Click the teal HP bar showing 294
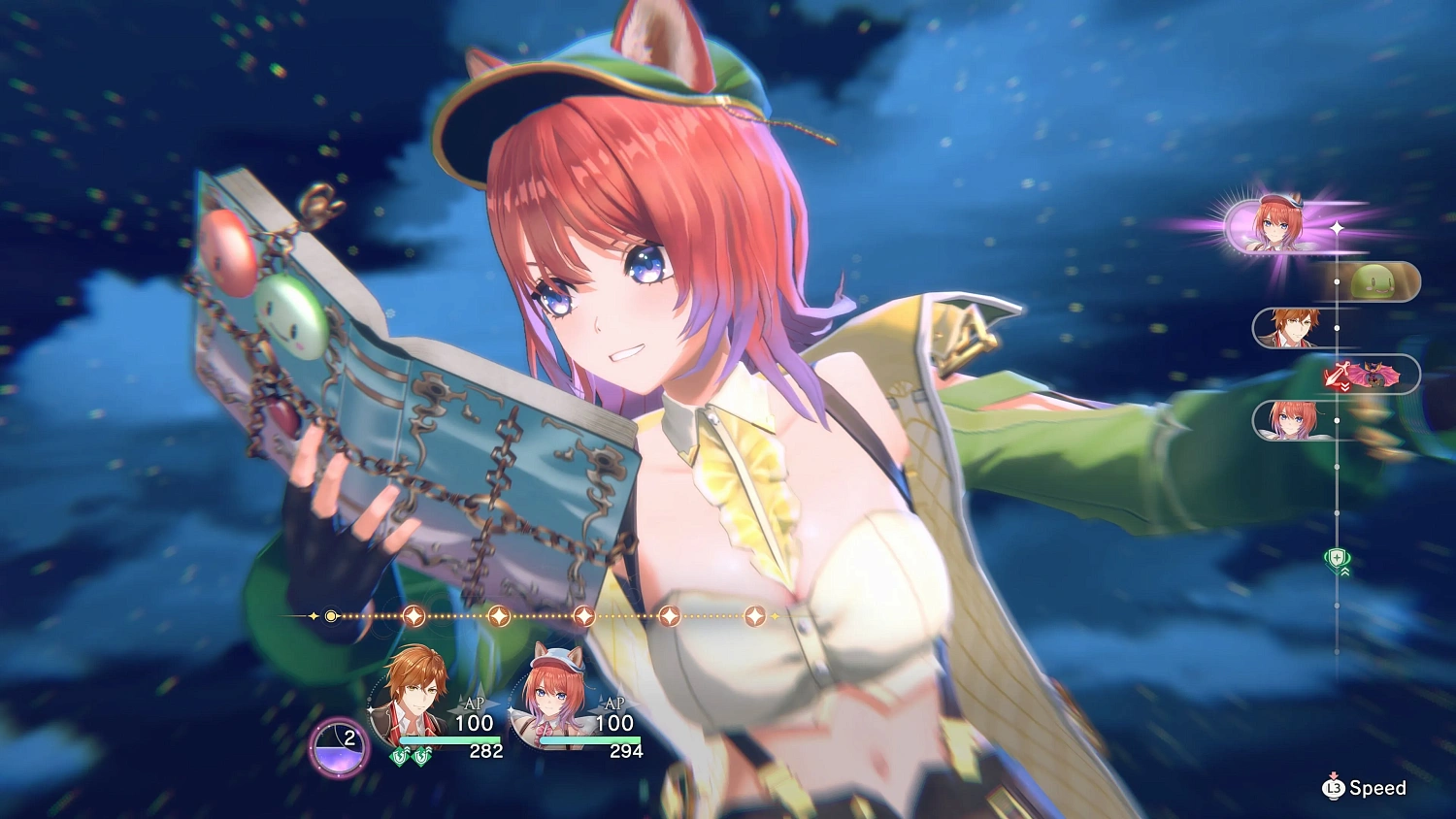 point(590,740)
